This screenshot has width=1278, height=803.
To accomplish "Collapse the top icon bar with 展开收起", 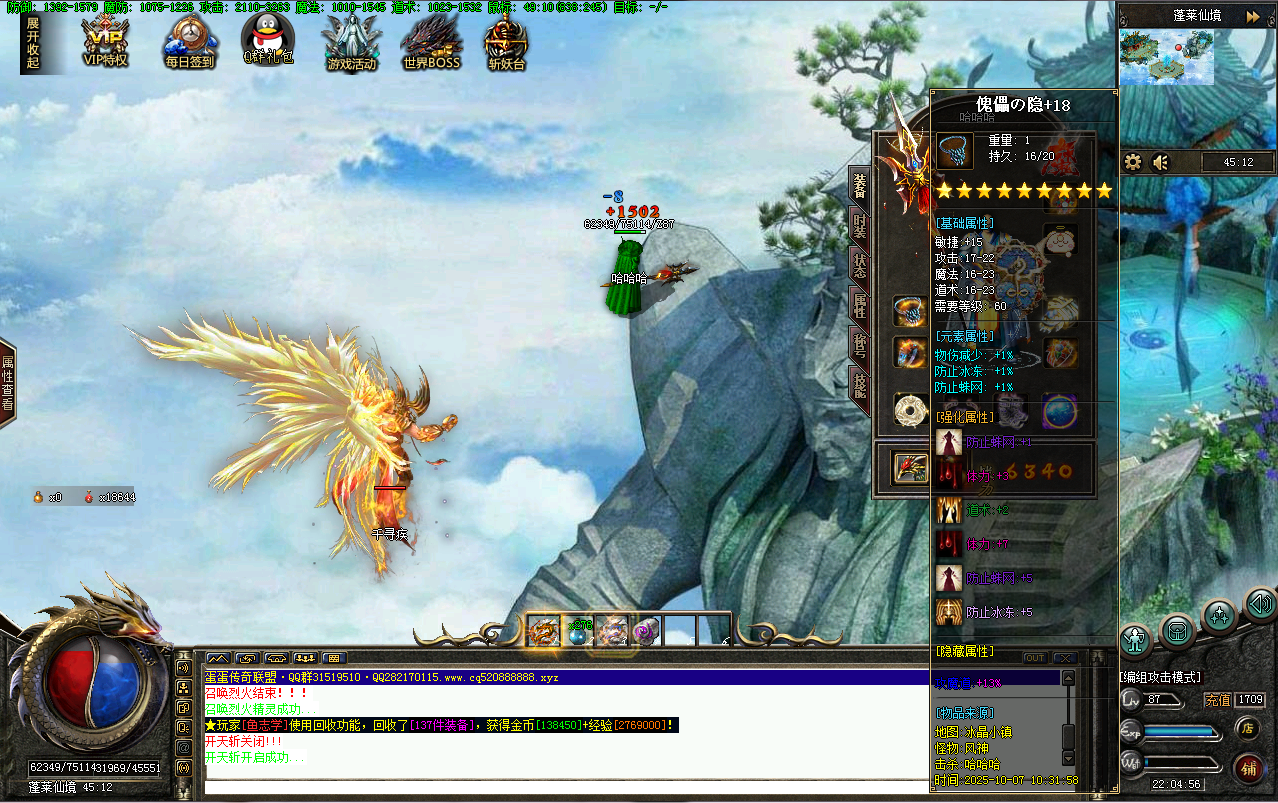I will (33, 42).
